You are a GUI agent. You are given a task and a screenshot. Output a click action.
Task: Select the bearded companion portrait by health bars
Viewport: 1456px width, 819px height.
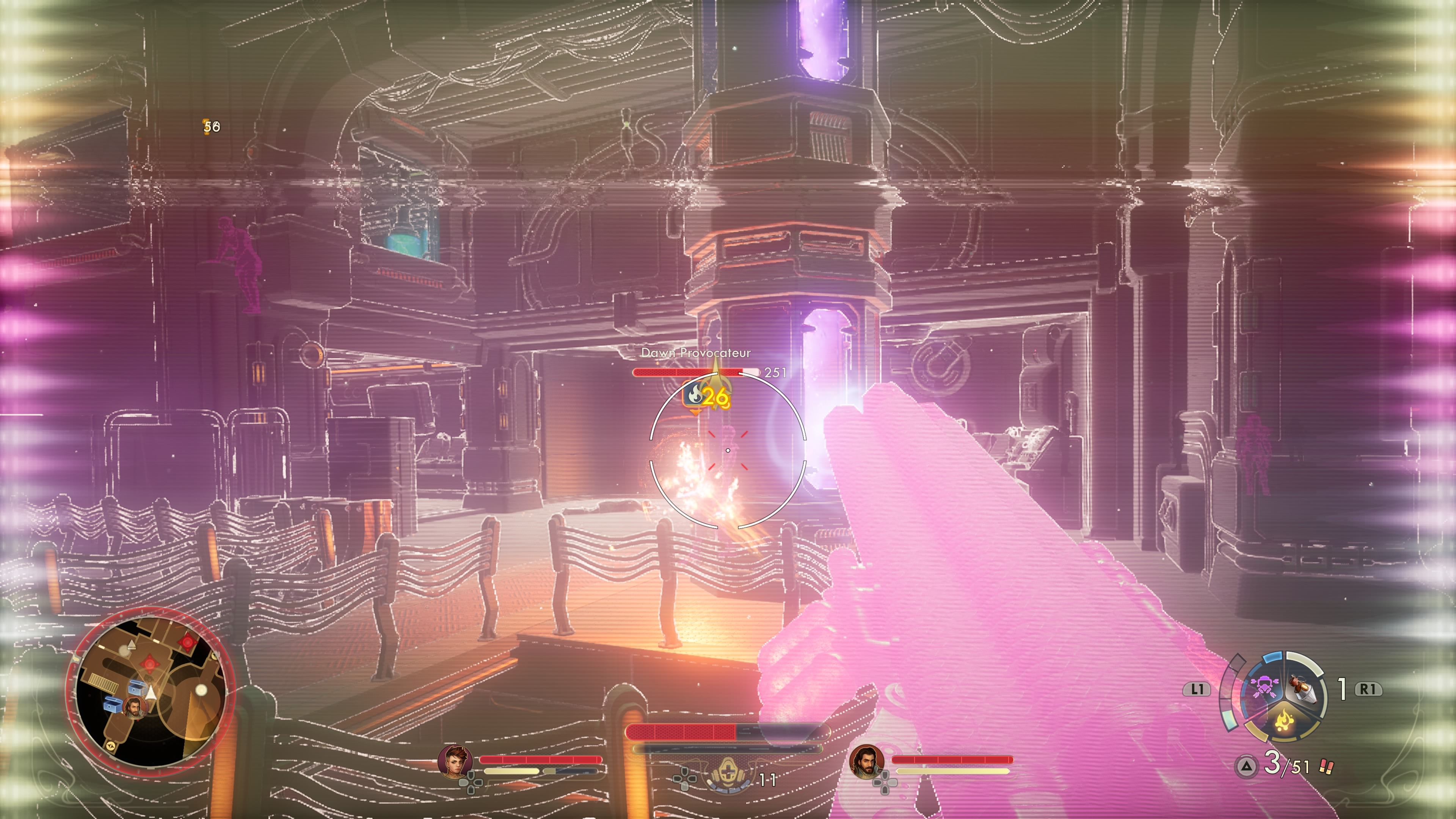tap(866, 761)
